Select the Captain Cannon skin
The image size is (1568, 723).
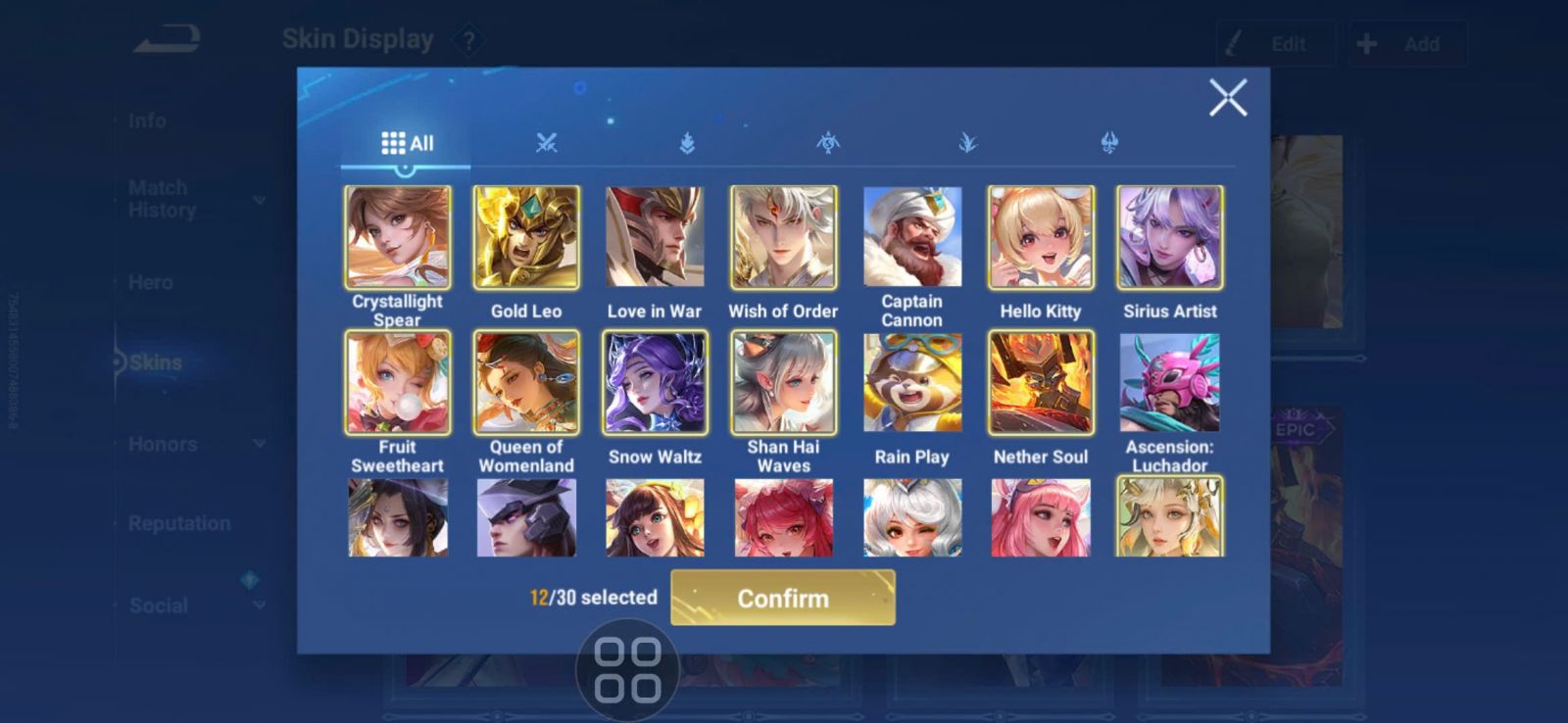click(912, 238)
